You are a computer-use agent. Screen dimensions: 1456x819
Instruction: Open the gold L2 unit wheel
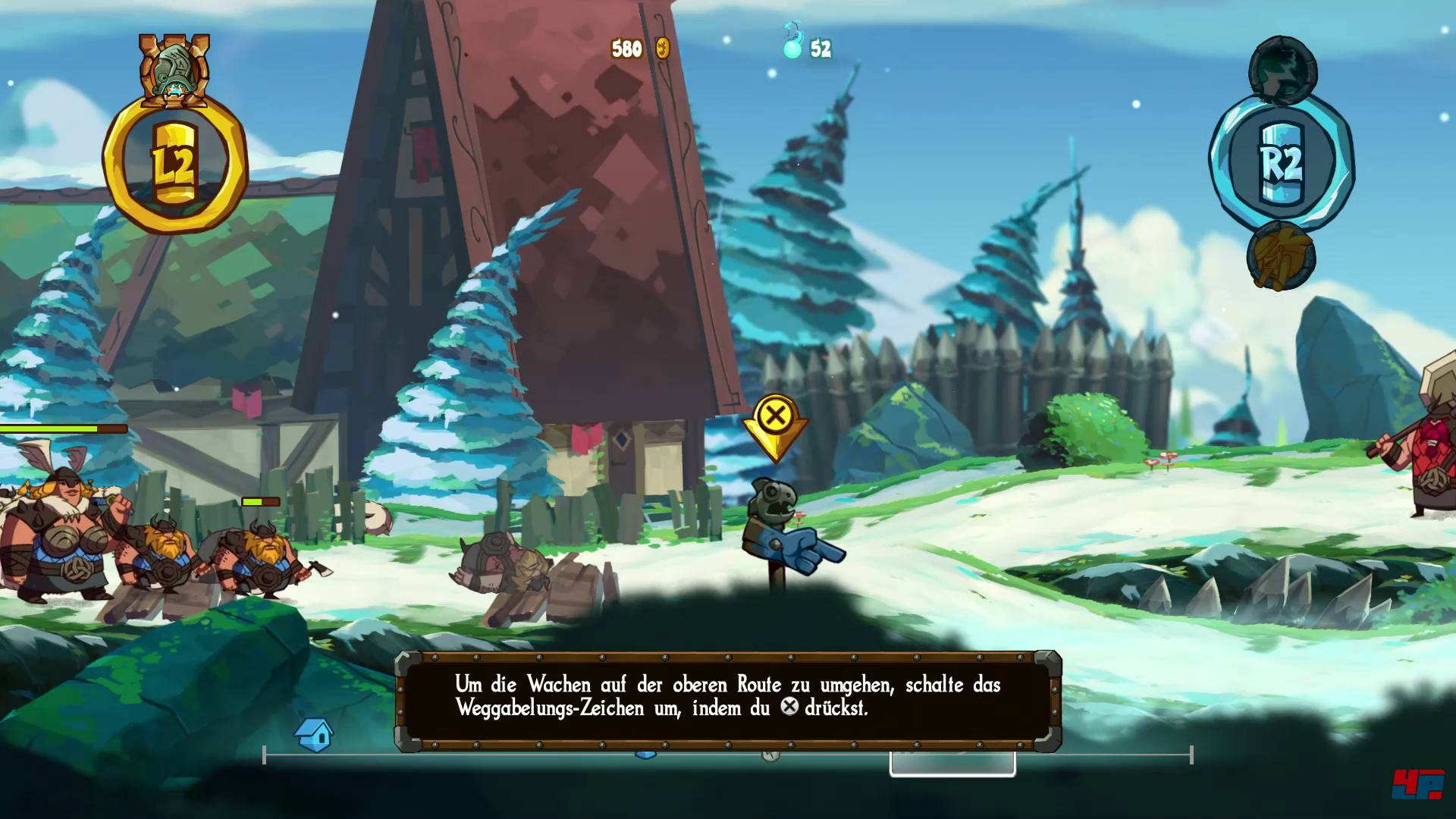coord(175,165)
